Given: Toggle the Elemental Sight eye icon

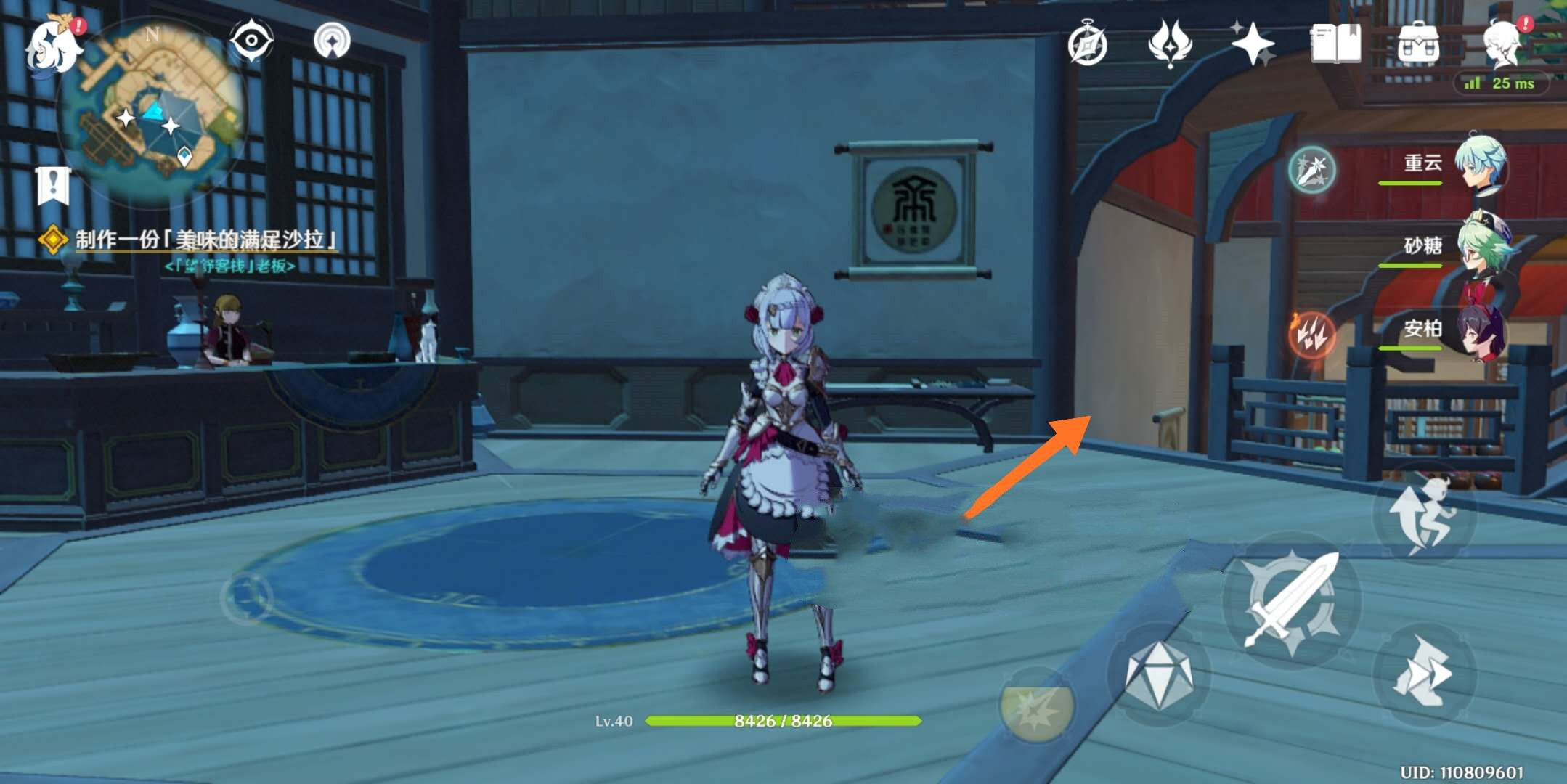Looking at the screenshot, I should 251,40.
